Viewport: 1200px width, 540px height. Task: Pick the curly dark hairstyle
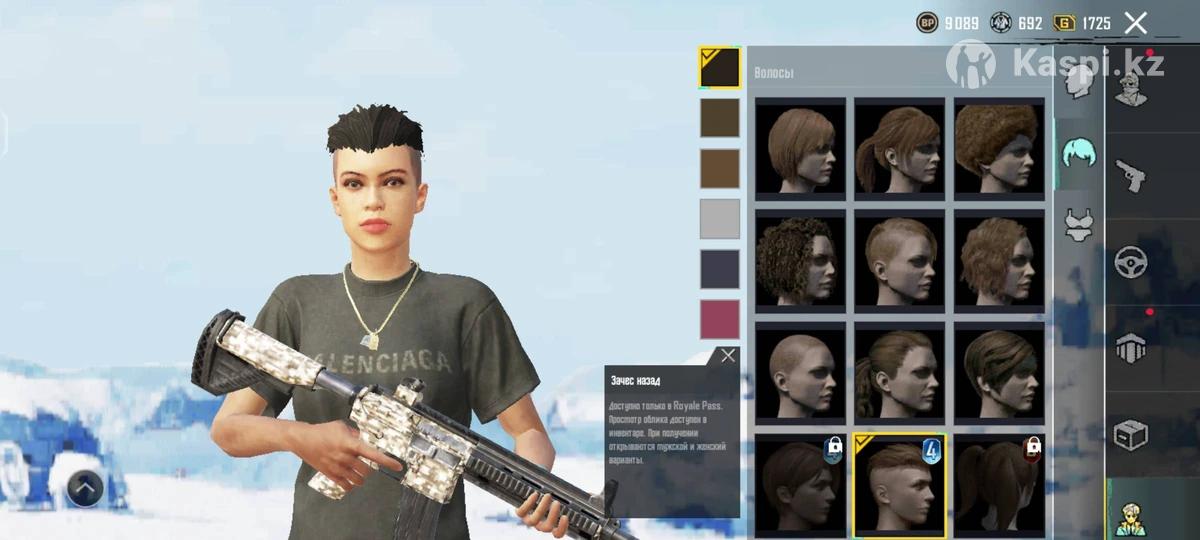(x=800, y=258)
